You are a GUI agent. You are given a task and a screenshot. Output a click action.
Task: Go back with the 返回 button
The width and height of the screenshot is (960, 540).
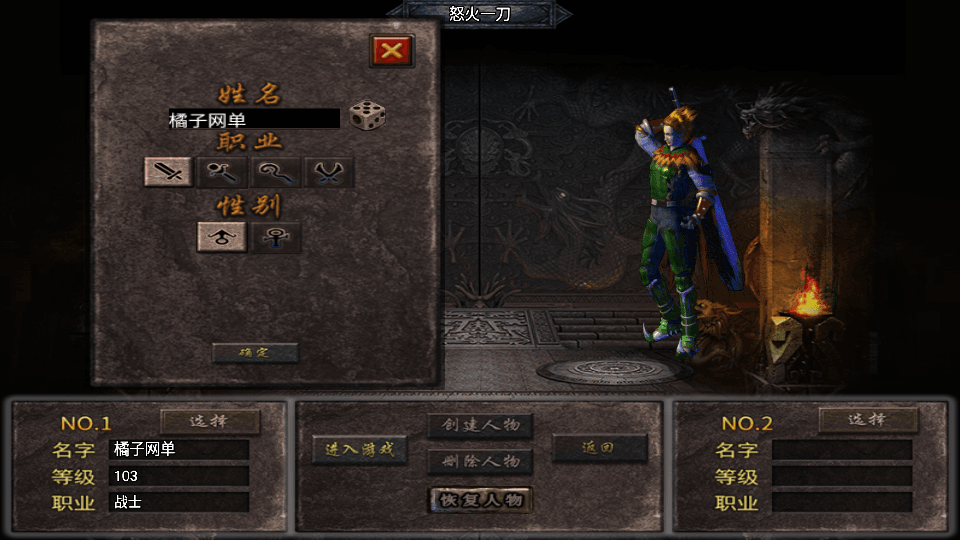pyautogui.click(x=600, y=449)
